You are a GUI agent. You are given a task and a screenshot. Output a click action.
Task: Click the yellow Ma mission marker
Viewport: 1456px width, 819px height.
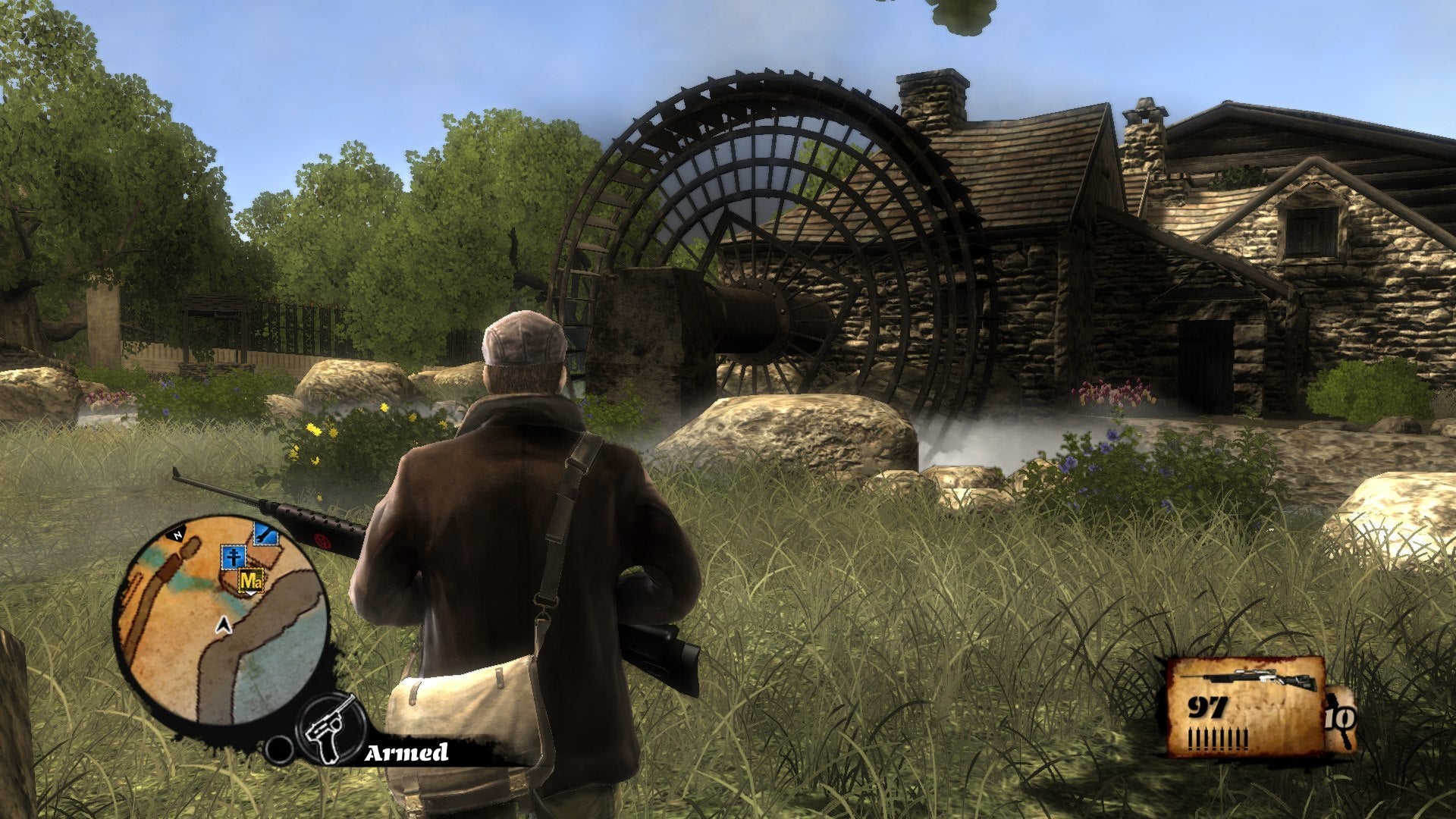coord(251,582)
